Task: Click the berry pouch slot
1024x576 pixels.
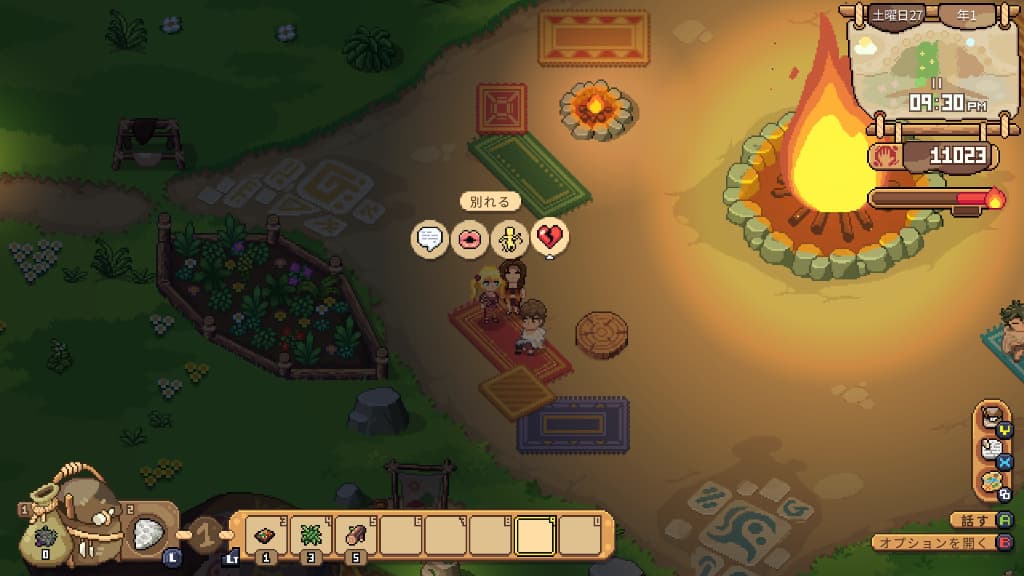Action: click(44, 536)
